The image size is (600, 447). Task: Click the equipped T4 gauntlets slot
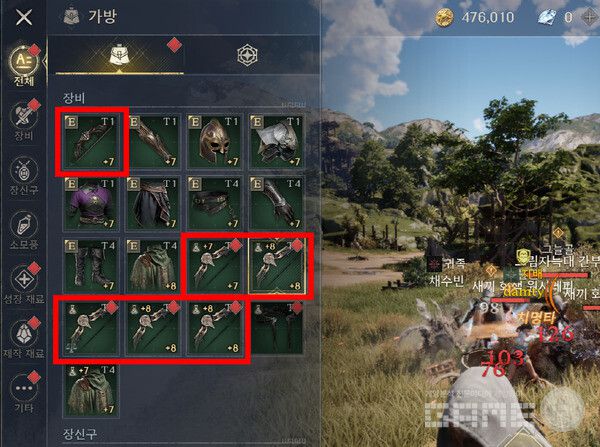coord(278,203)
